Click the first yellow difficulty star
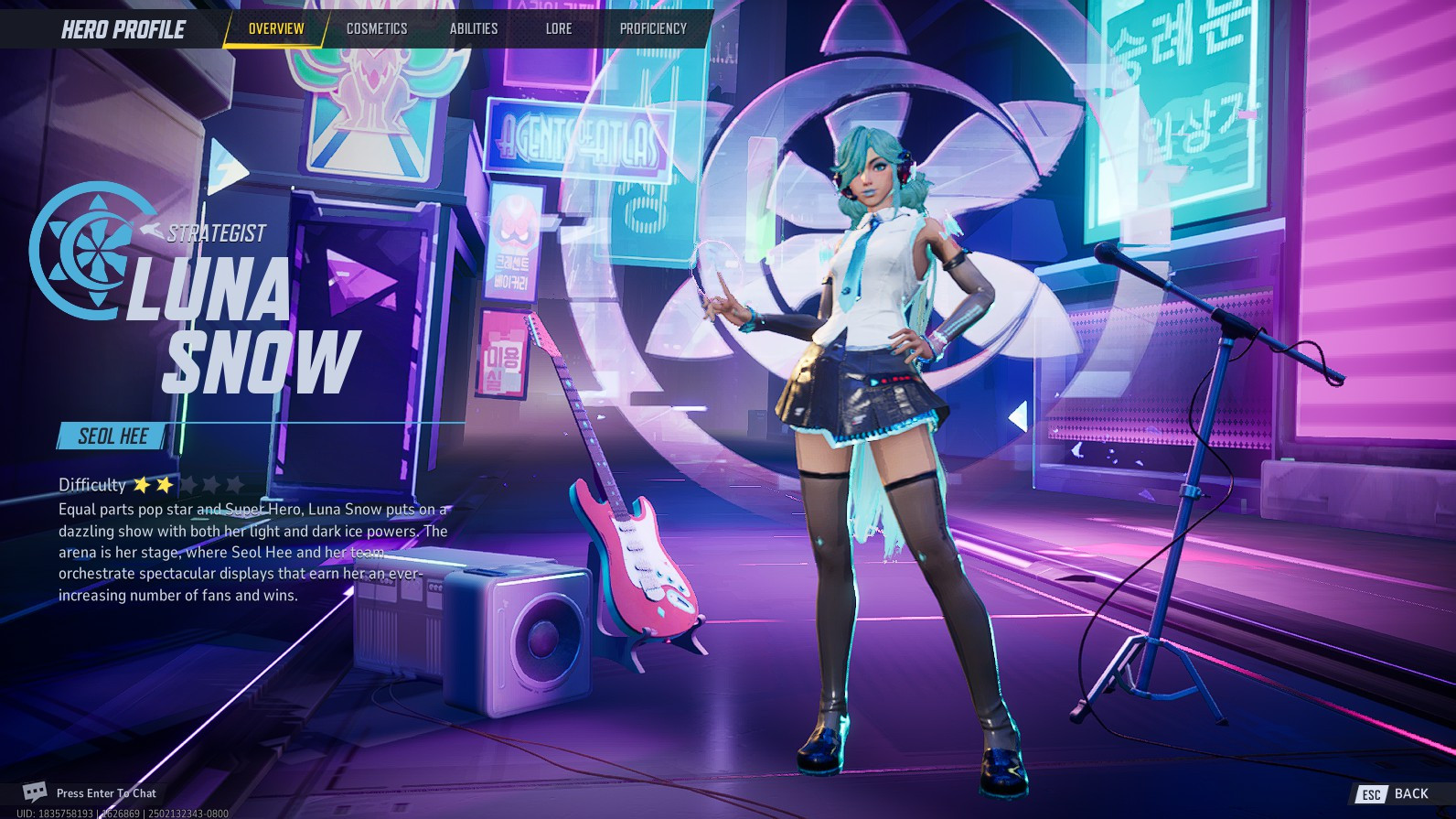Viewport: 1456px width, 819px height. [143, 484]
